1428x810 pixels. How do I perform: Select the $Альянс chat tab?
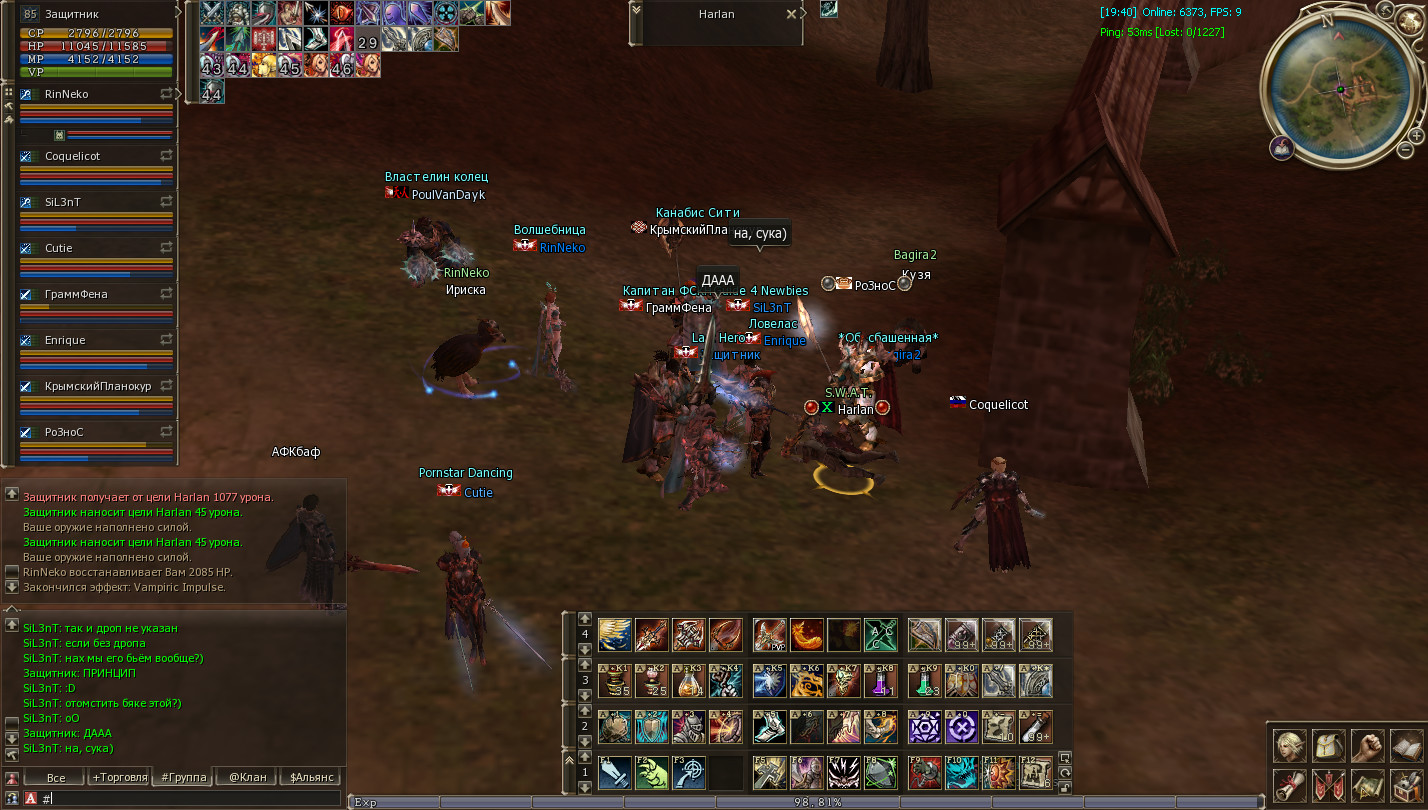[x=312, y=777]
